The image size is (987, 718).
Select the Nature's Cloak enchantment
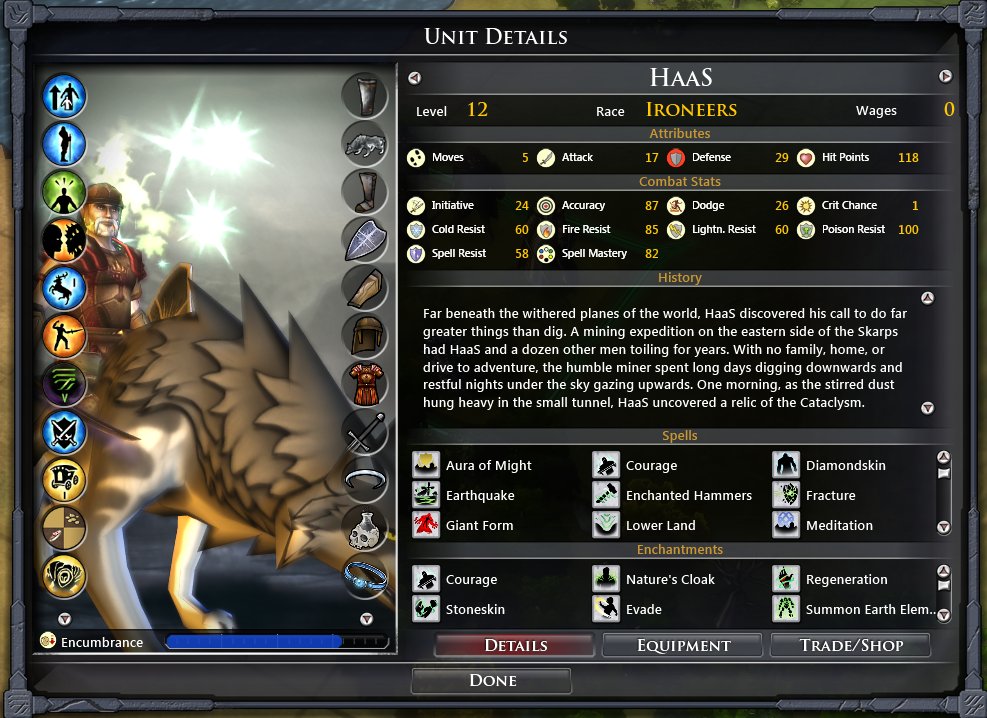pyautogui.click(x=669, y=579)
